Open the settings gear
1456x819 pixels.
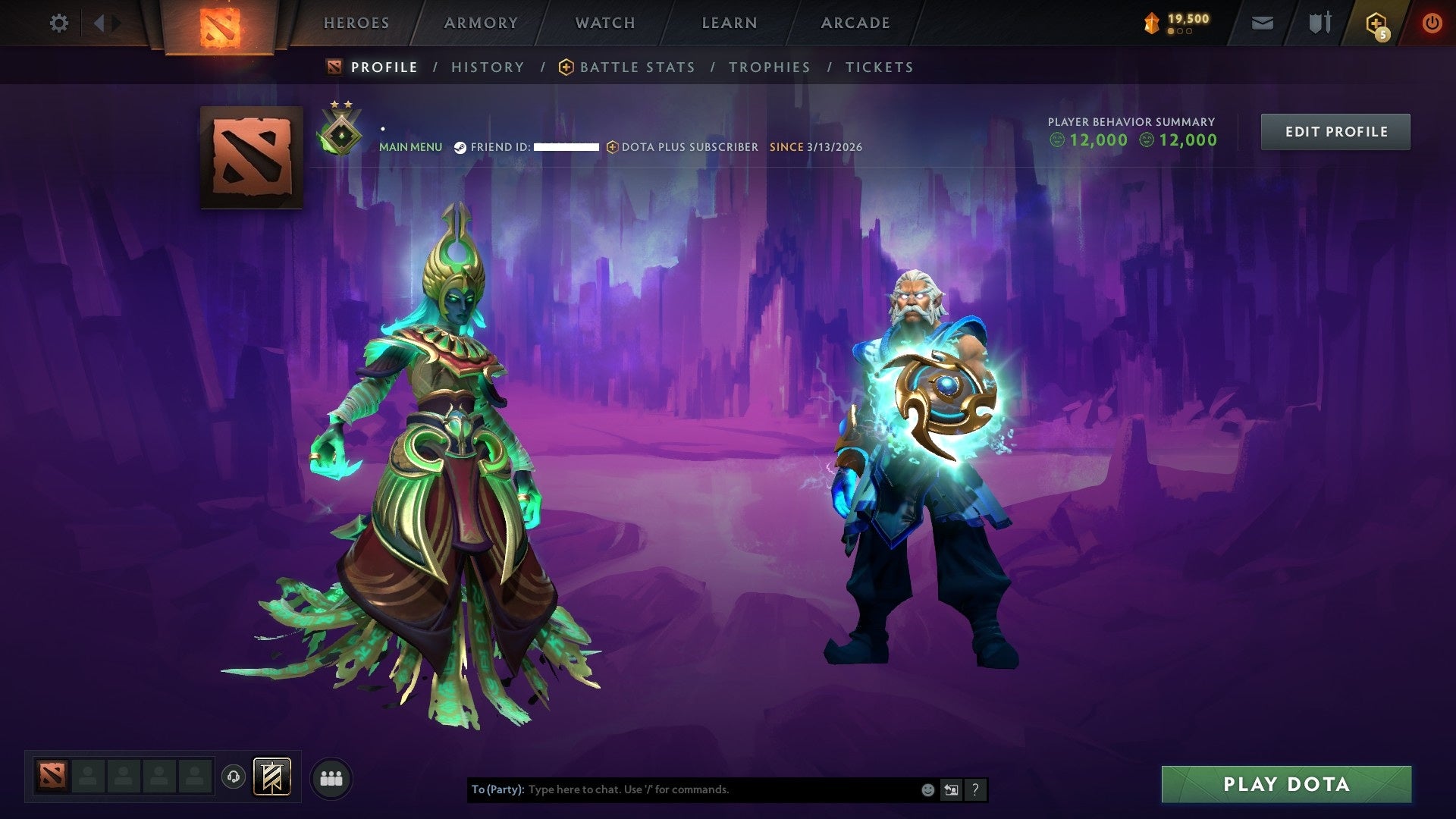pyautogui.click(x=58, y=23)
